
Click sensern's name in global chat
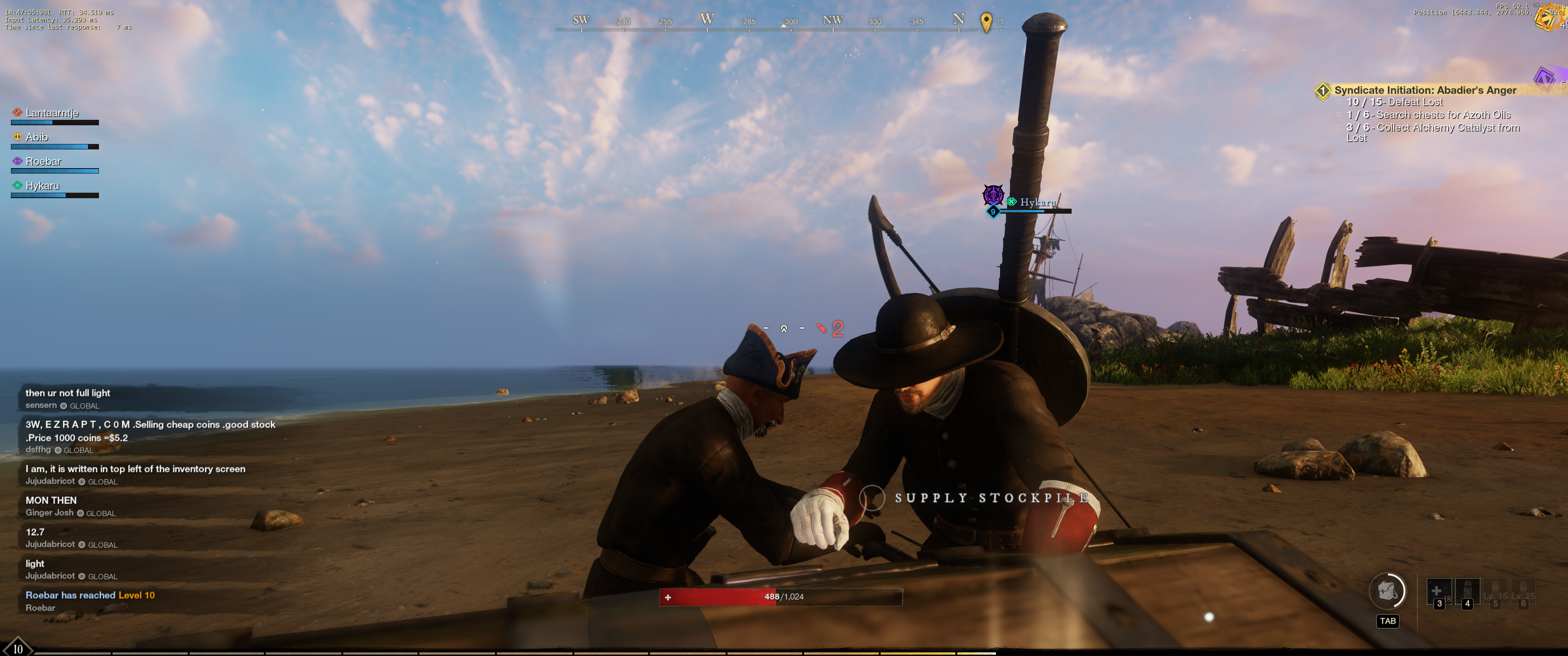pos(41,405)
